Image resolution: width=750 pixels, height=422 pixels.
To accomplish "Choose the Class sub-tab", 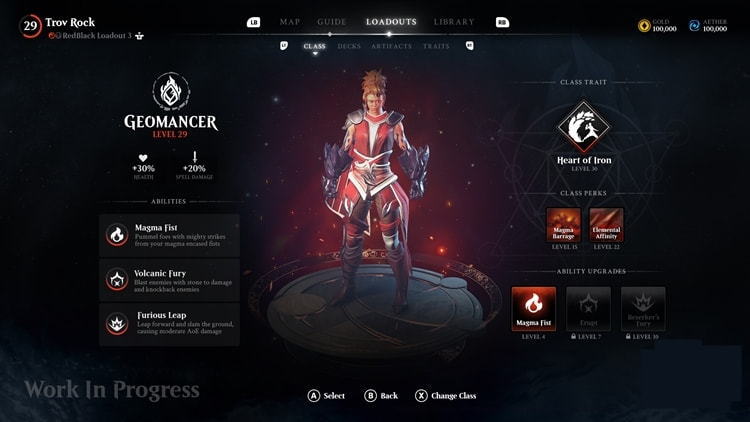I will point(314,46).
